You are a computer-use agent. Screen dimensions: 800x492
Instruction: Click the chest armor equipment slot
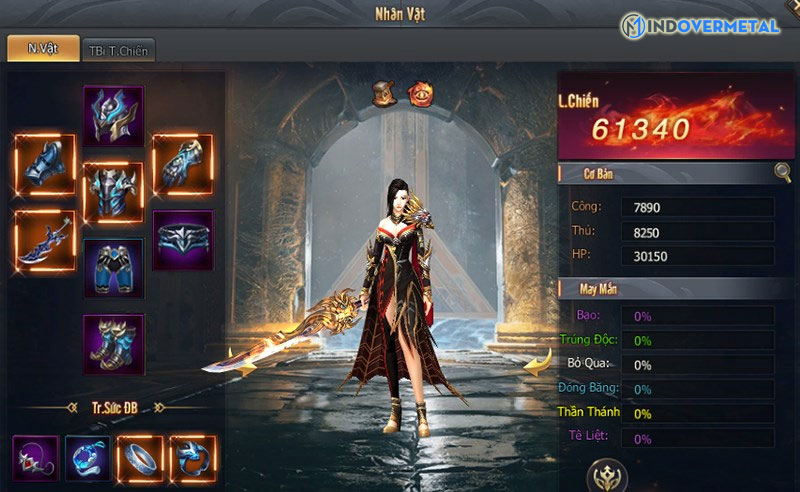tap(113, 191)
